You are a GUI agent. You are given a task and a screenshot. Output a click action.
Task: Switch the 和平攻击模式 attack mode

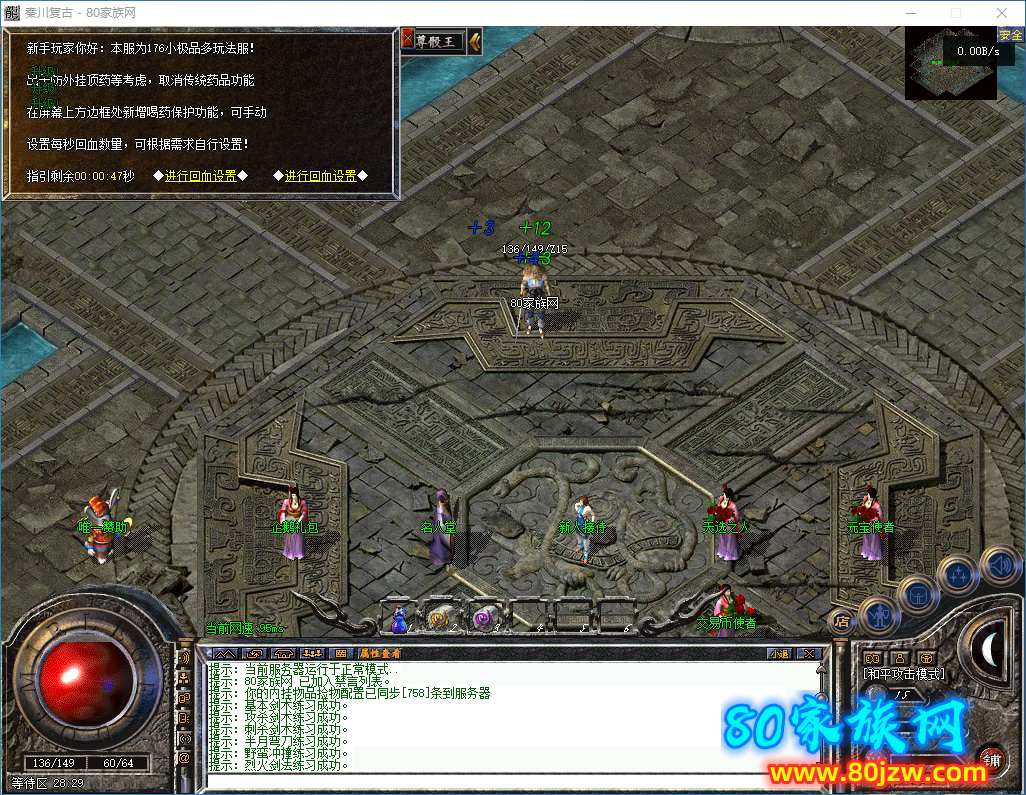(904, 674)
